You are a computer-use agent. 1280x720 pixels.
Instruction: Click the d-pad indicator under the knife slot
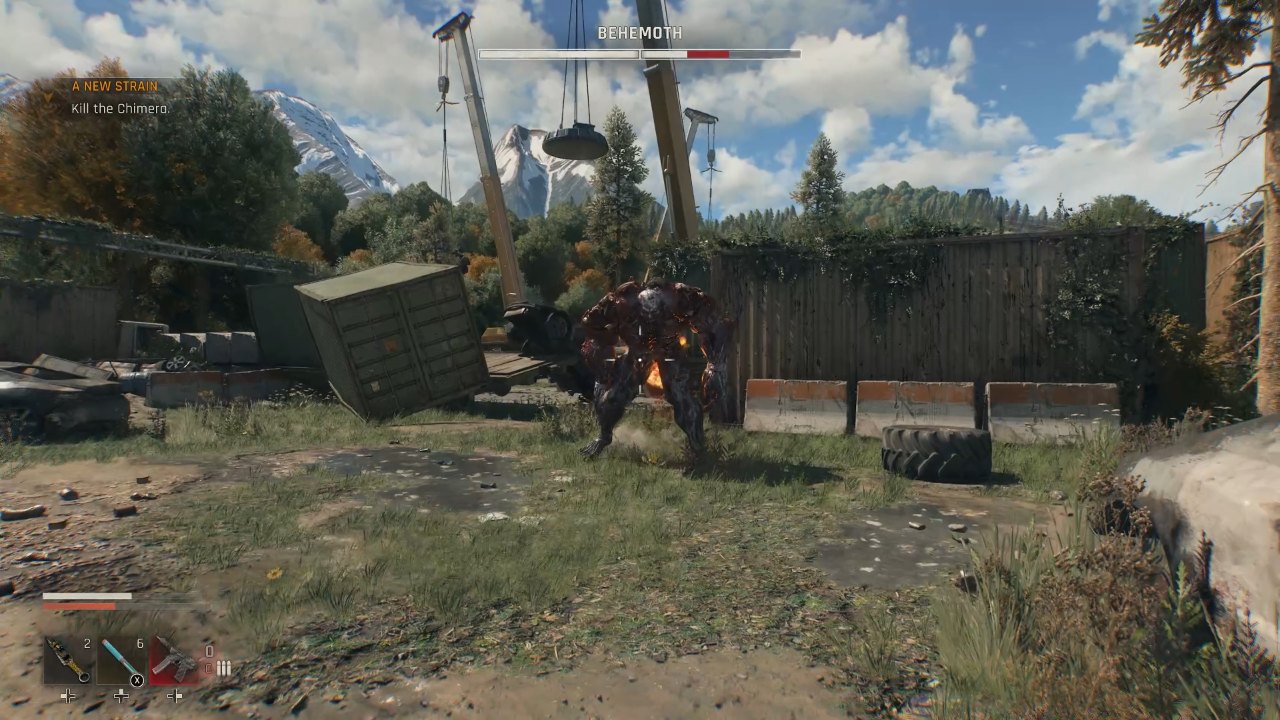click(67, 696)
